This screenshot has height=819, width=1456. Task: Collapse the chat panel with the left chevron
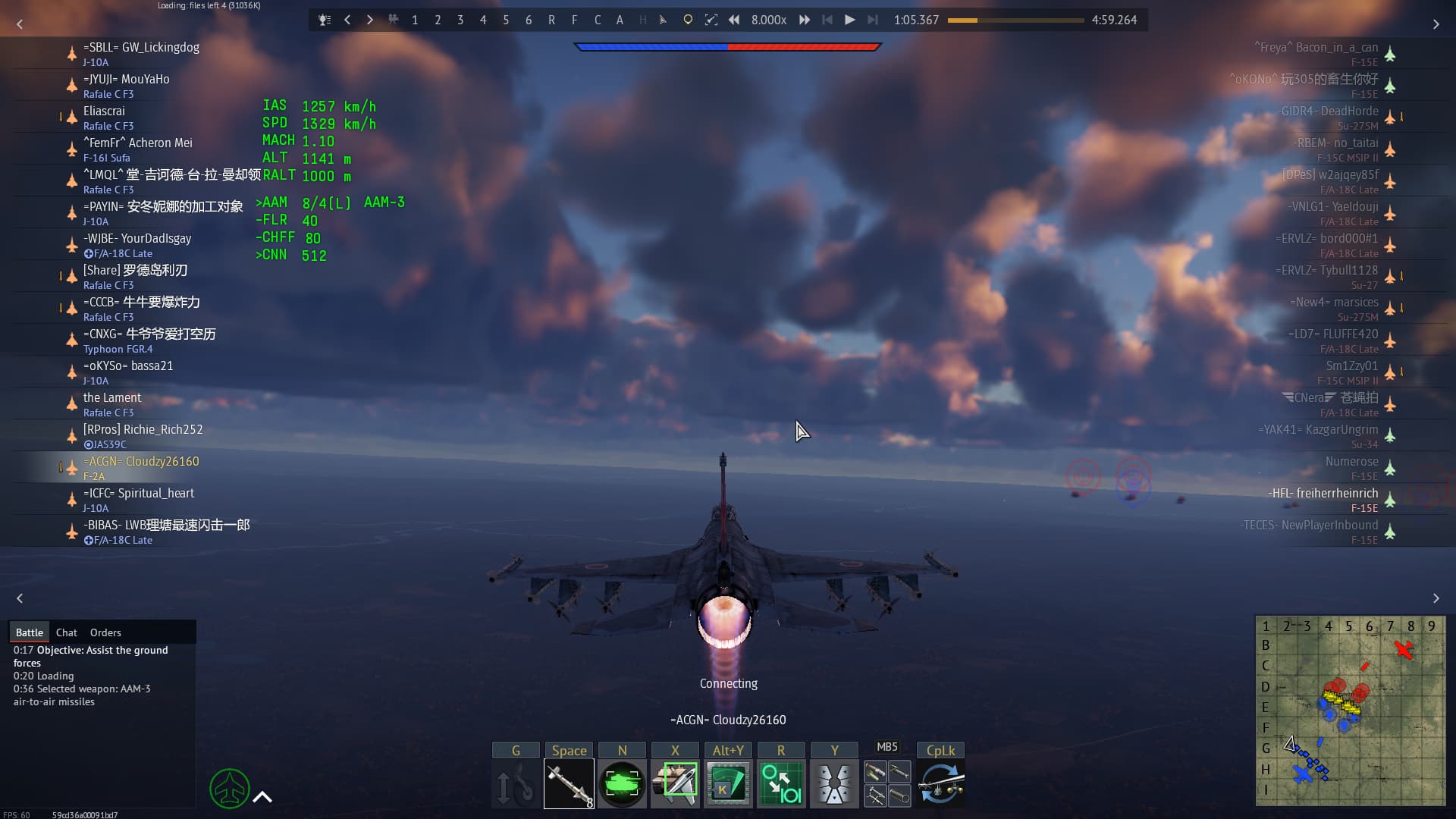click(x=20, y=598)
